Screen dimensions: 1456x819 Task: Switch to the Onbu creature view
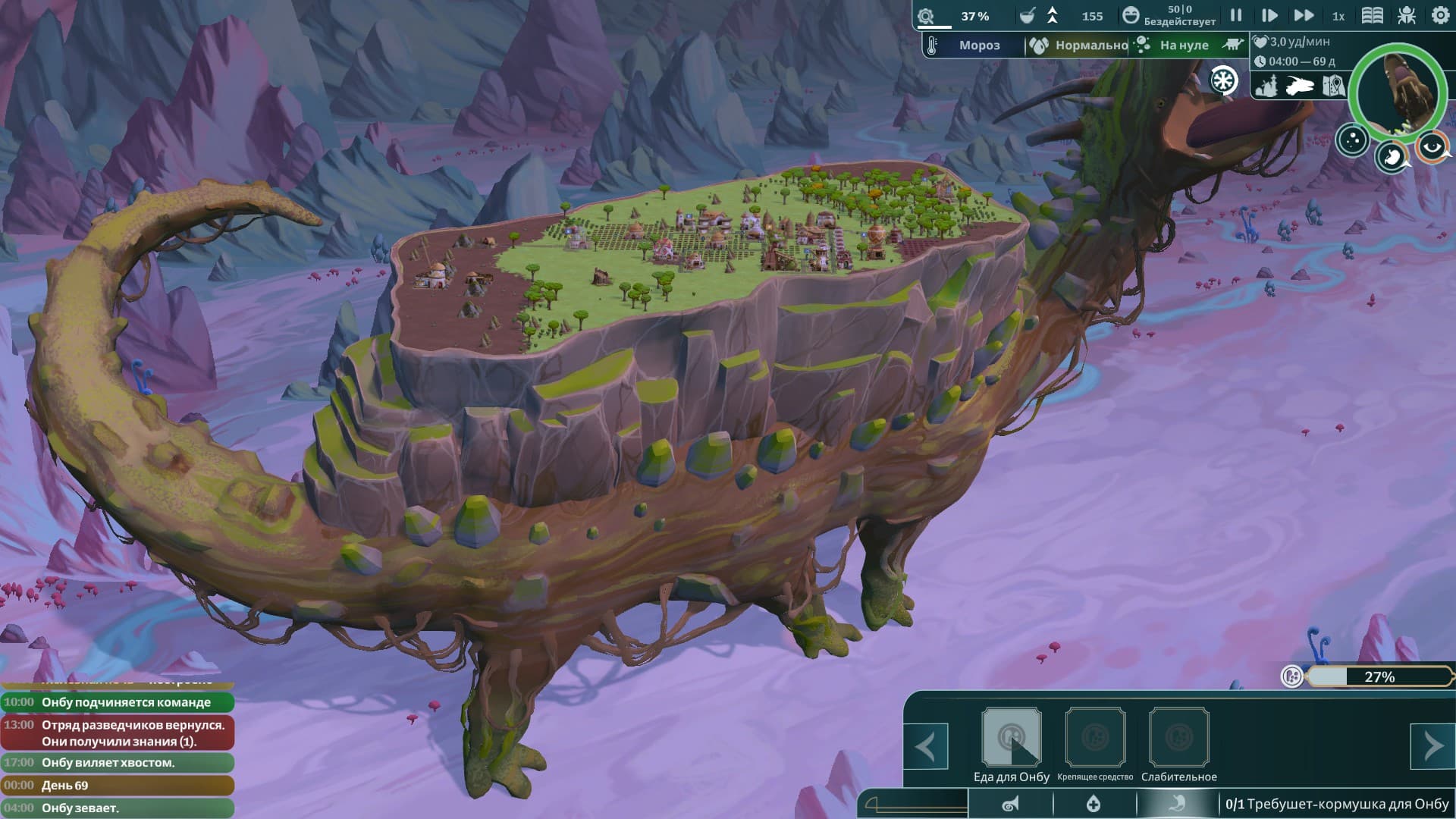pos(1300,86)
